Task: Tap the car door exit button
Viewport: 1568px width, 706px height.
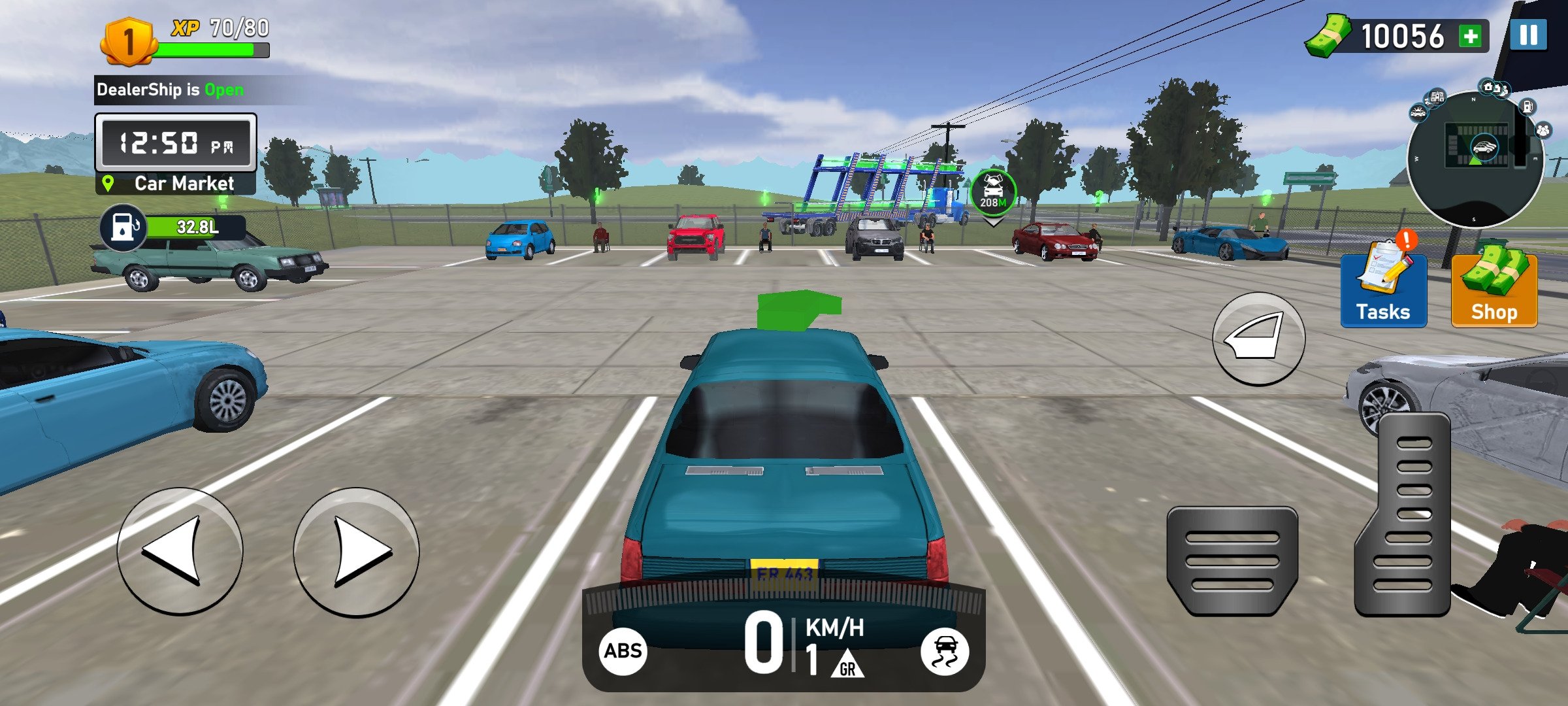Action: (1258, 338)
